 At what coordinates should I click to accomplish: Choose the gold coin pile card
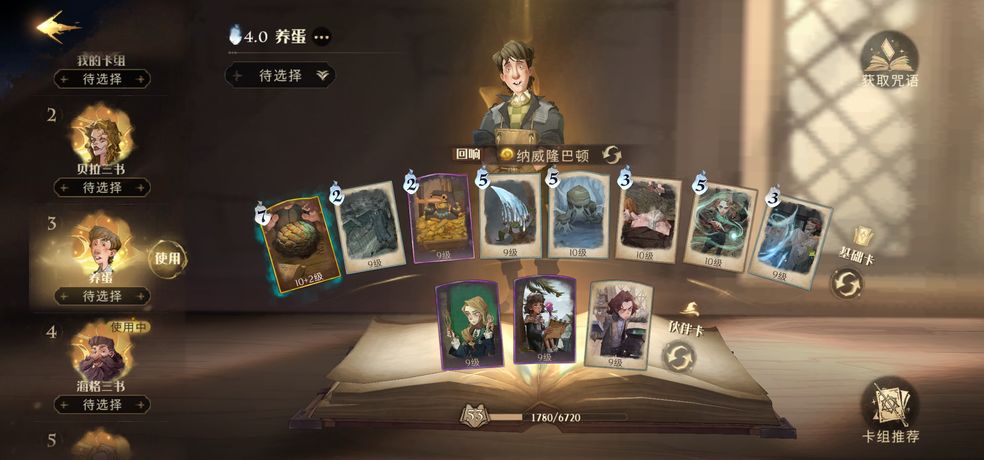(441, 219)
